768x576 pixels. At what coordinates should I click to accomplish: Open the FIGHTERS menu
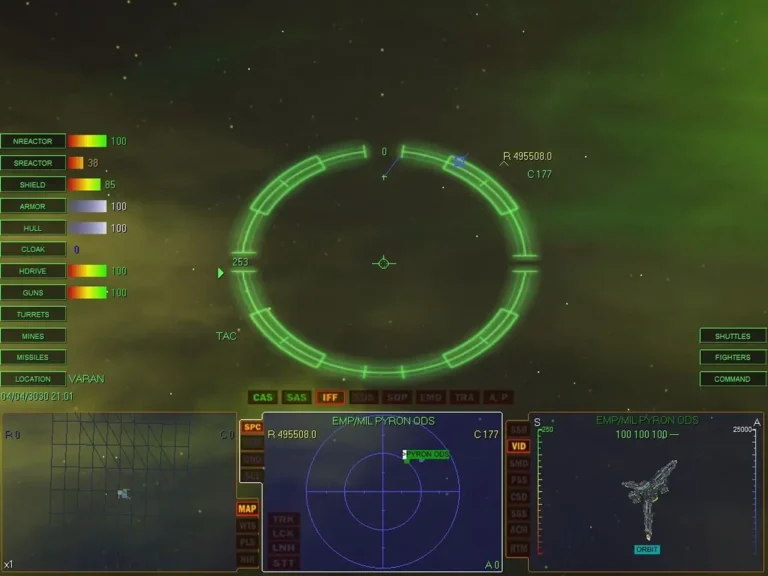tap(732, 357)
